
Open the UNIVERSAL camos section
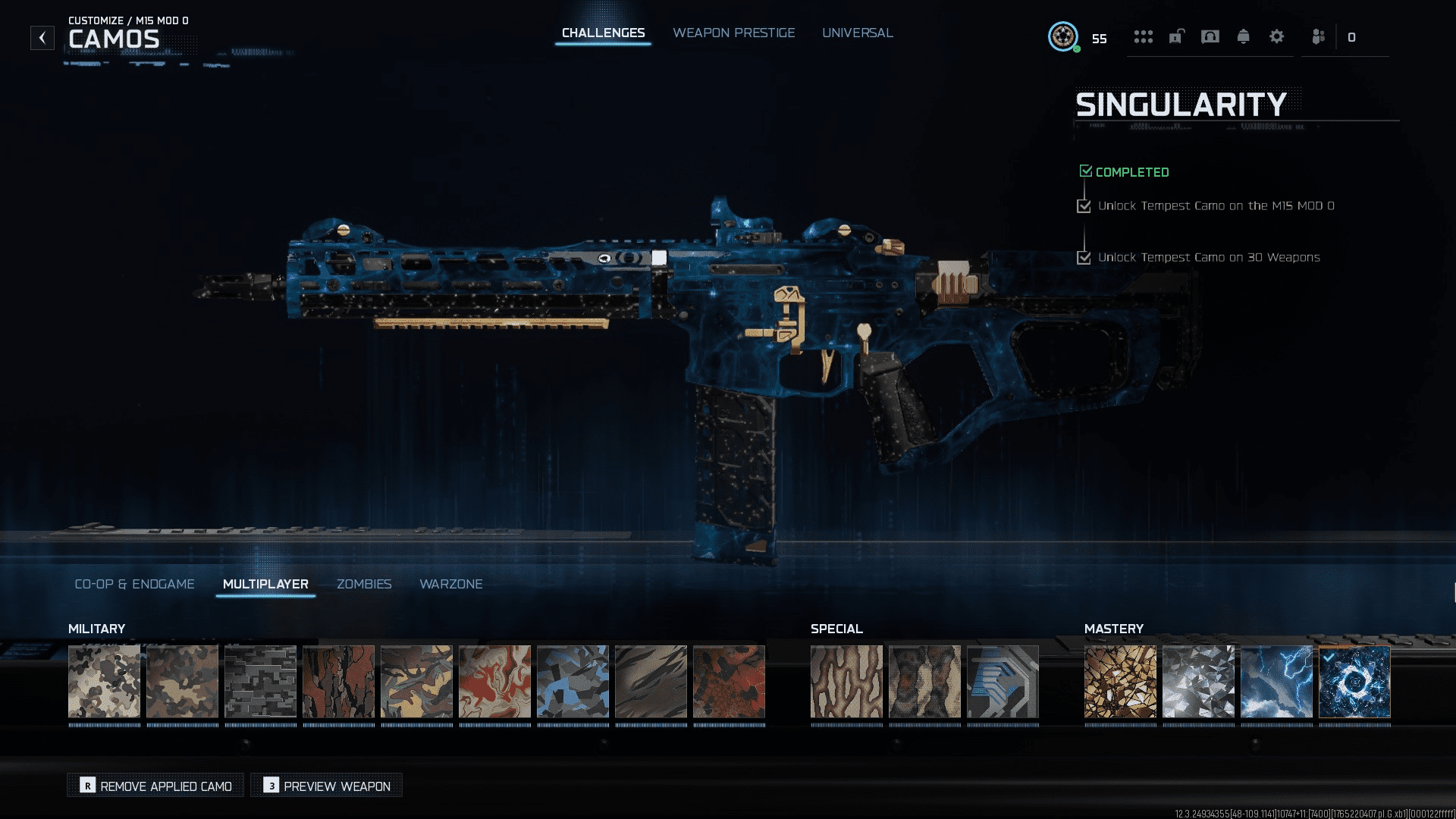coord(858,33)
